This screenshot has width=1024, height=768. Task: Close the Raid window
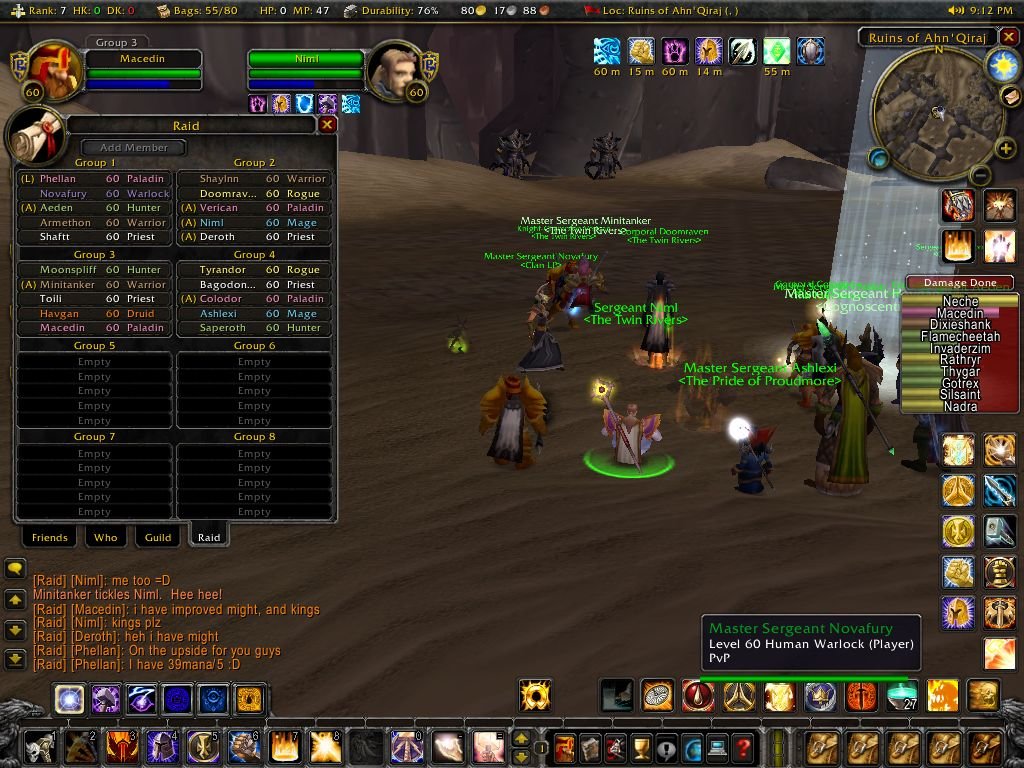pos(327,125)
